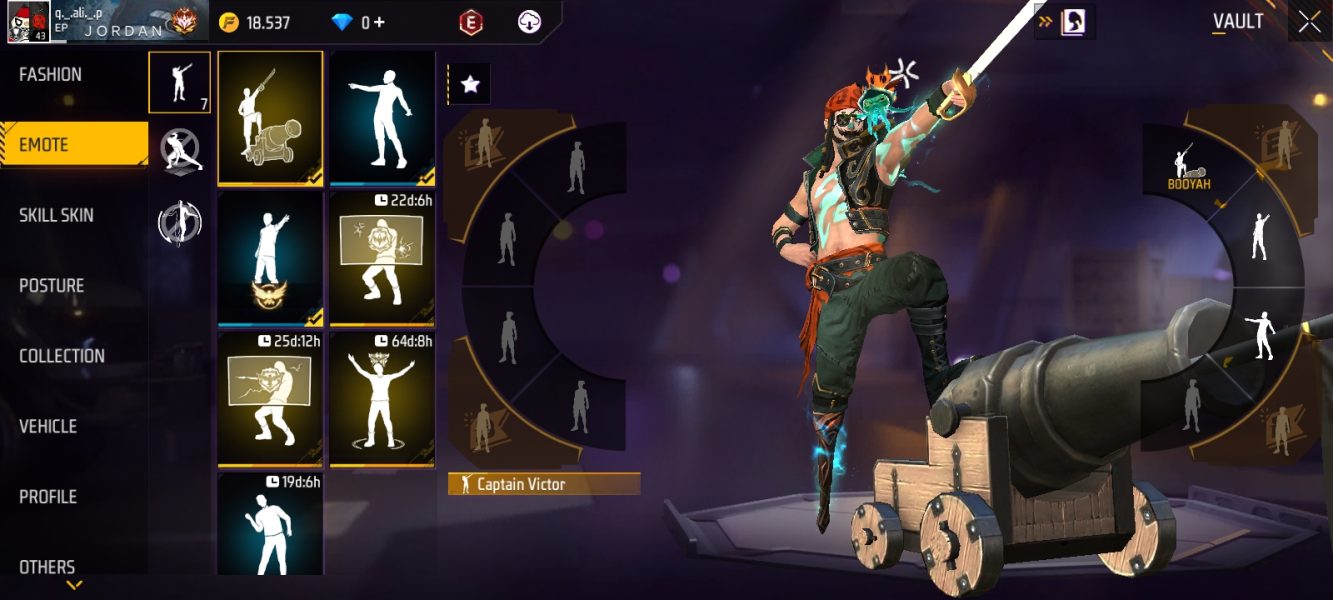Image resolution: width=1333 pixels, height=600 pixels.
Task: Switch to the Profile section
Action: pos(48,497)
